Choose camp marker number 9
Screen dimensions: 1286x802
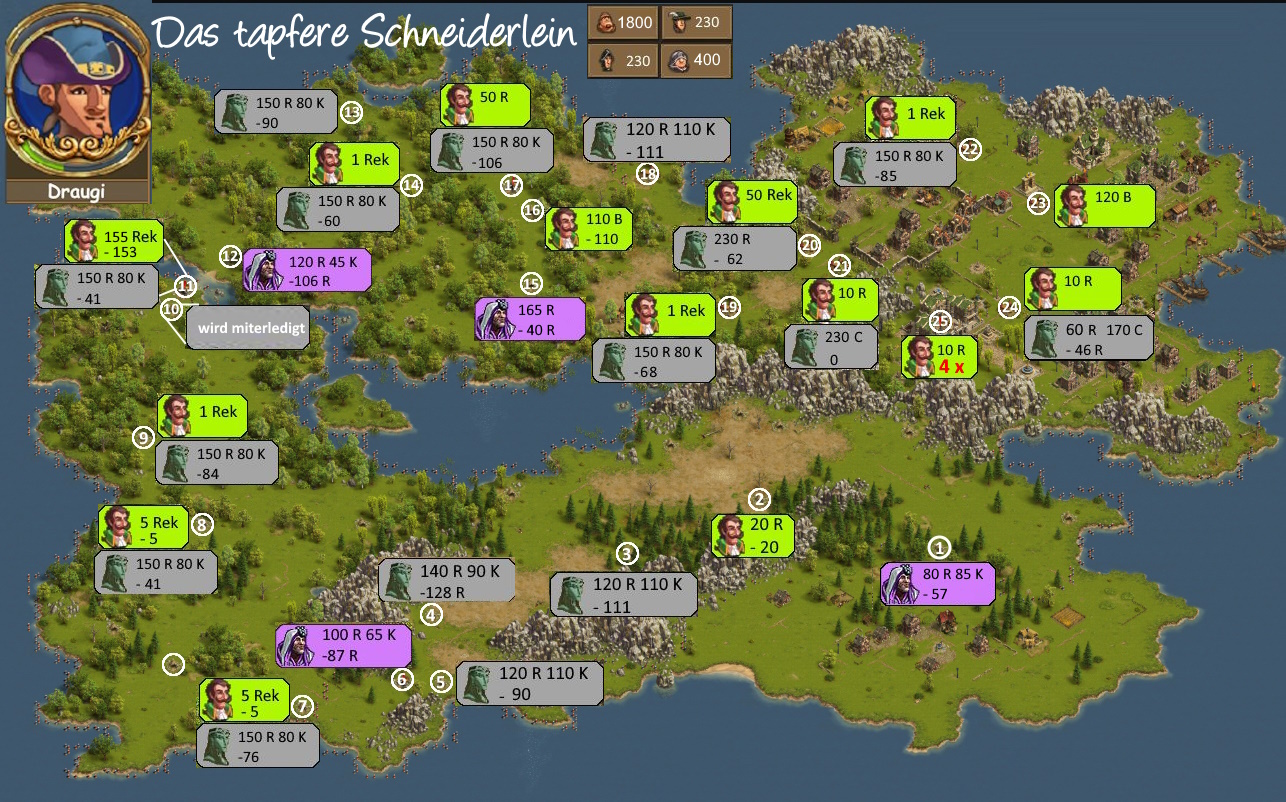[144, 437]
